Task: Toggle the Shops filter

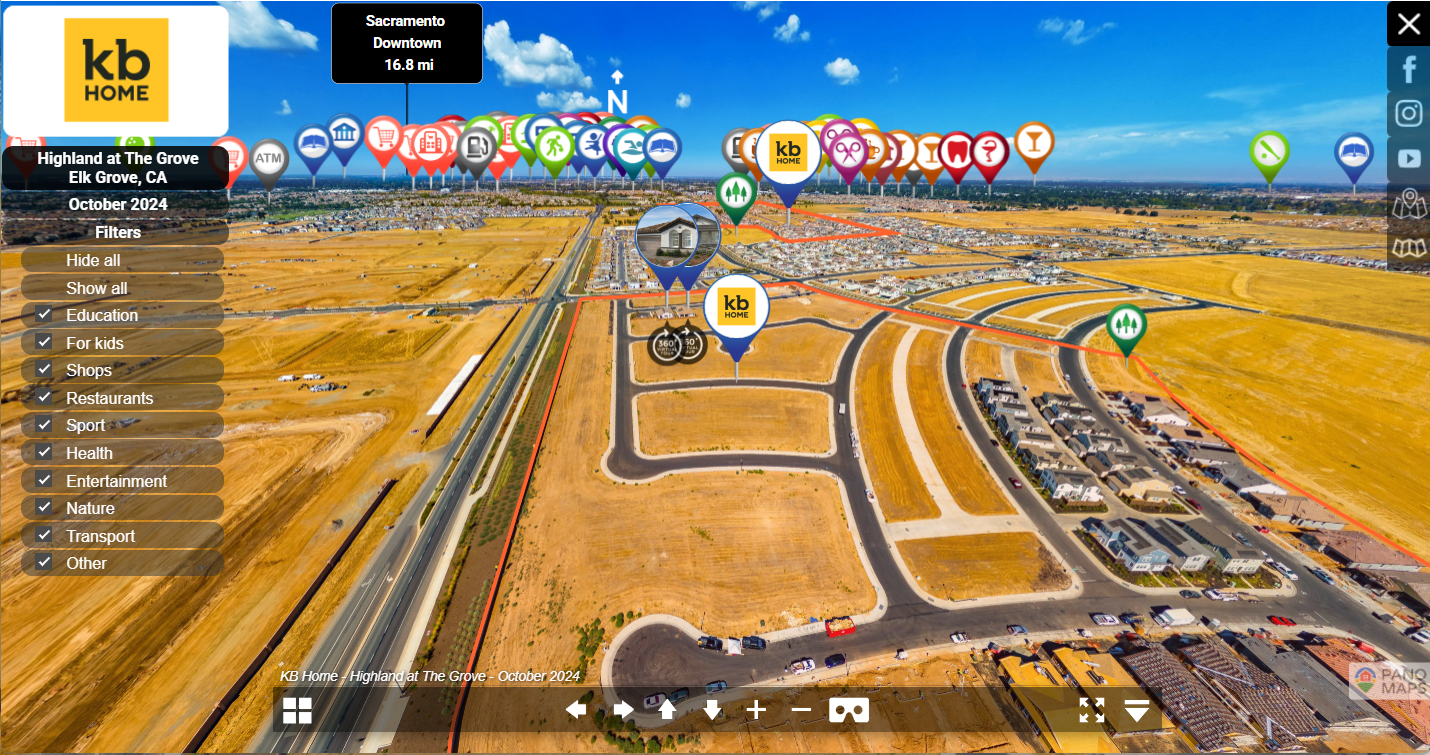Action: 44,370
